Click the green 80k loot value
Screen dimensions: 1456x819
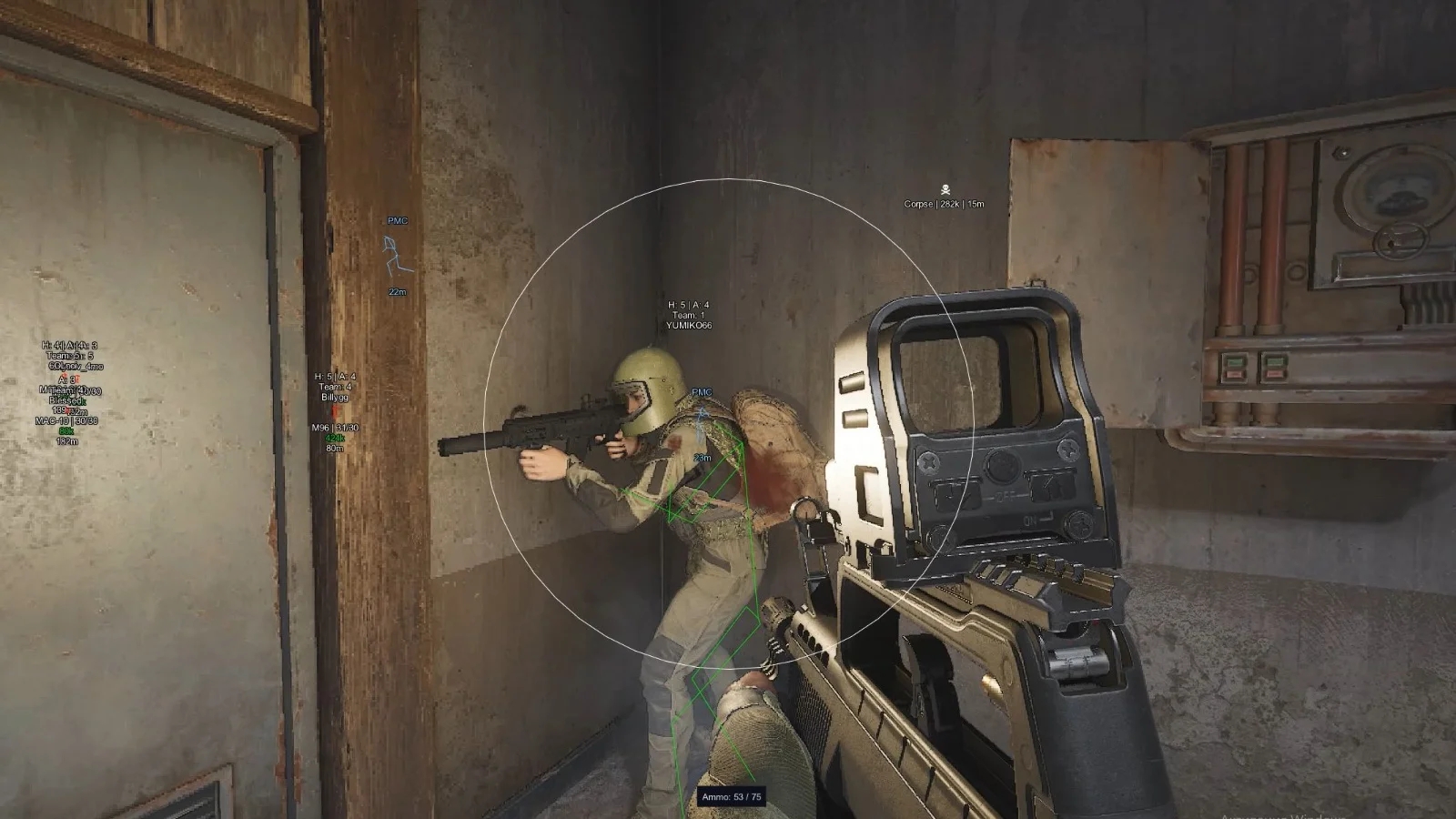[x=68, y=430]
